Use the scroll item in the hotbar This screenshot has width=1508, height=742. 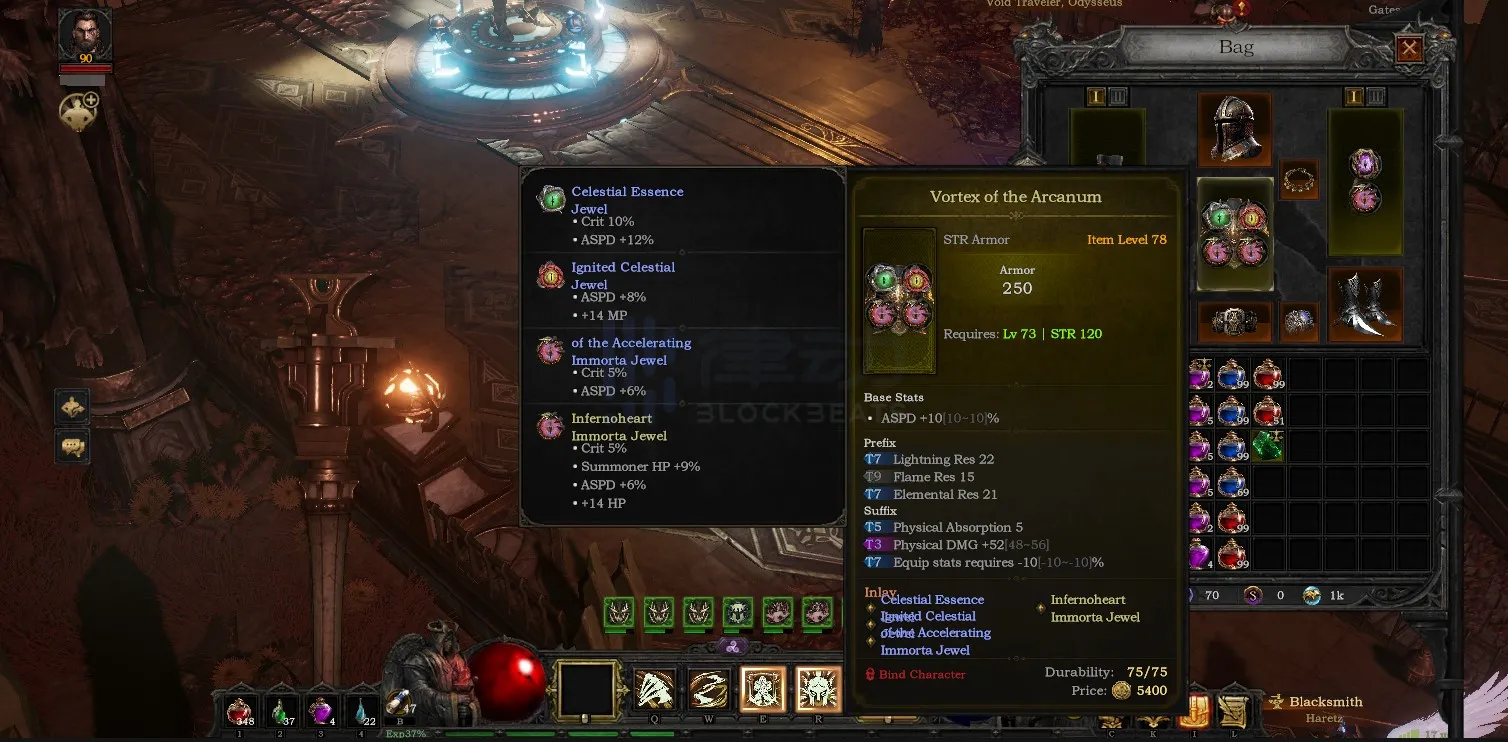coord(398,706)
